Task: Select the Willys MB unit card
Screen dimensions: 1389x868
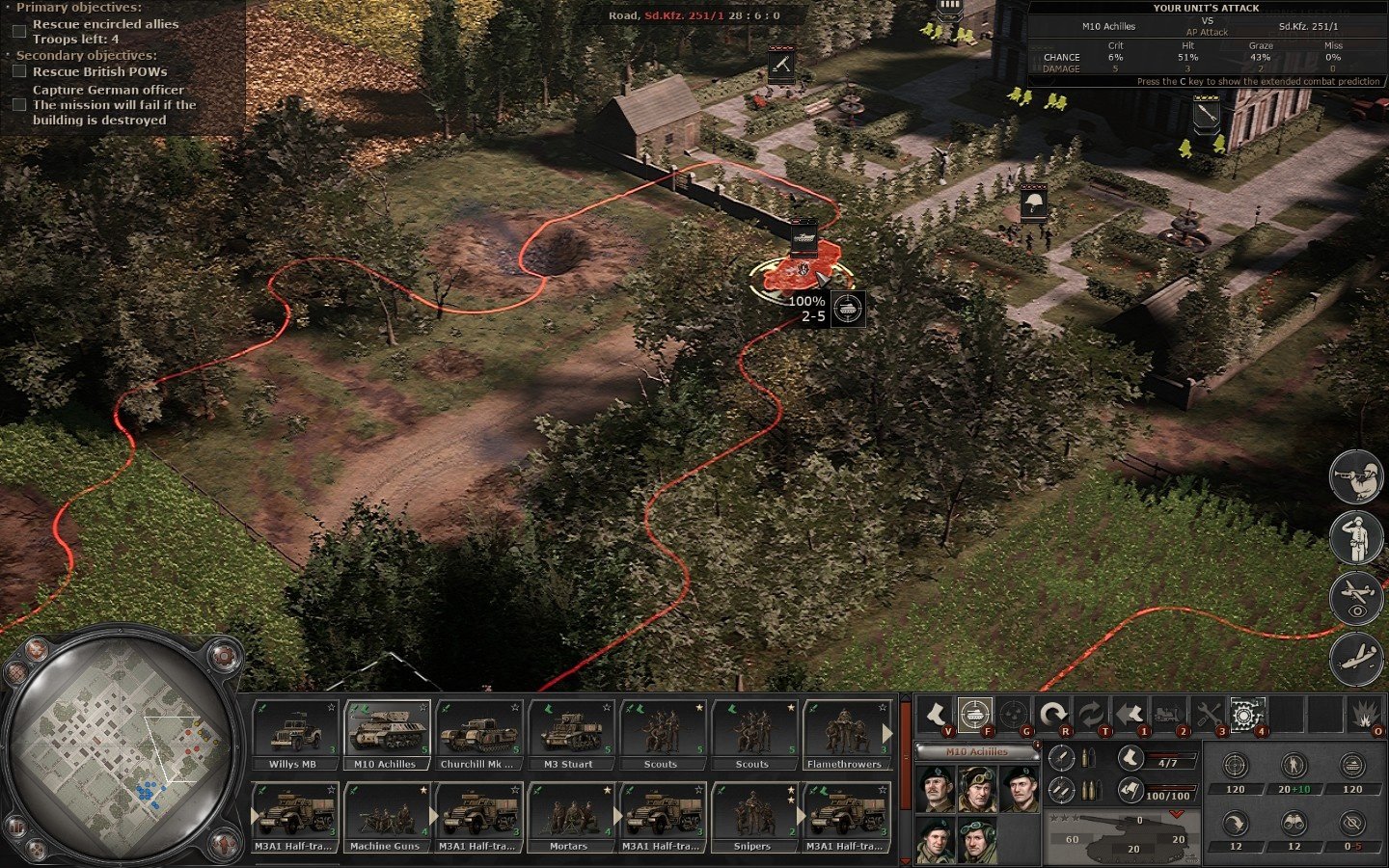Action: 292,735
